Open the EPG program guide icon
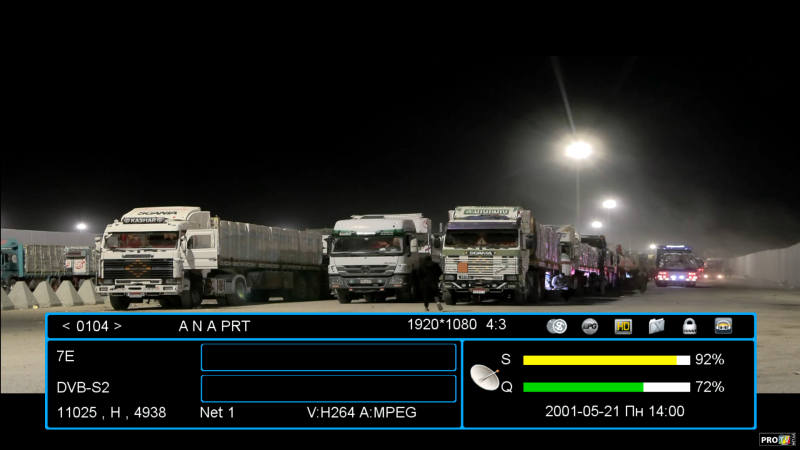800x450 pixels. (590, 326)
